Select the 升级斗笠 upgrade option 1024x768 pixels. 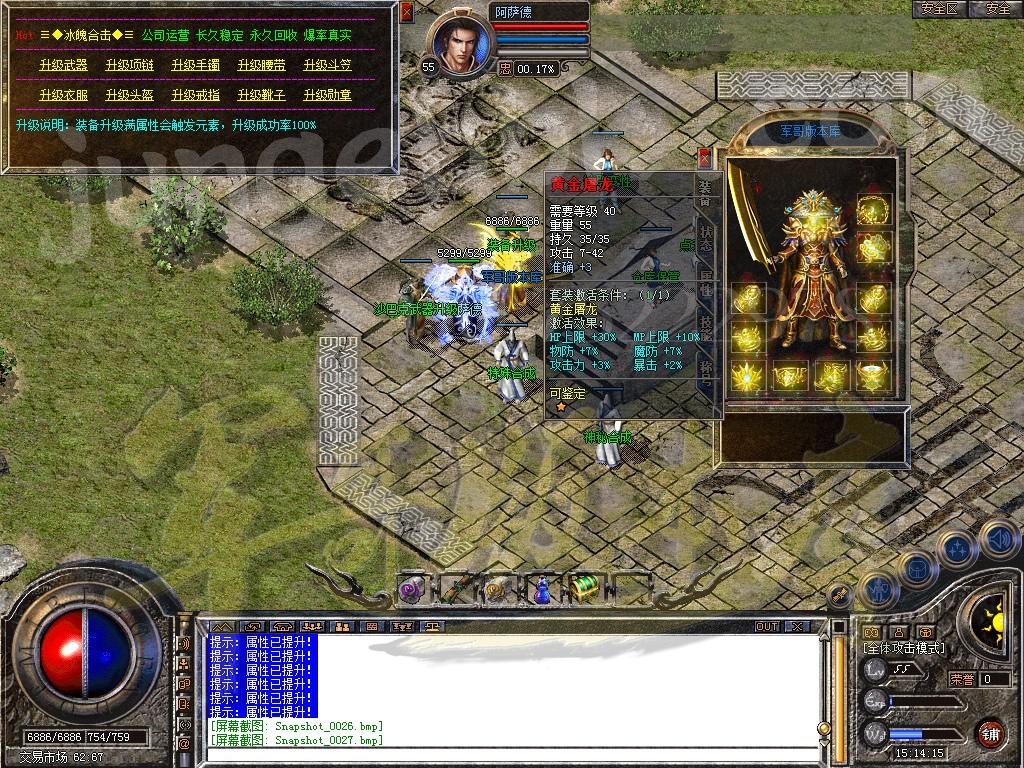(327, 65)
